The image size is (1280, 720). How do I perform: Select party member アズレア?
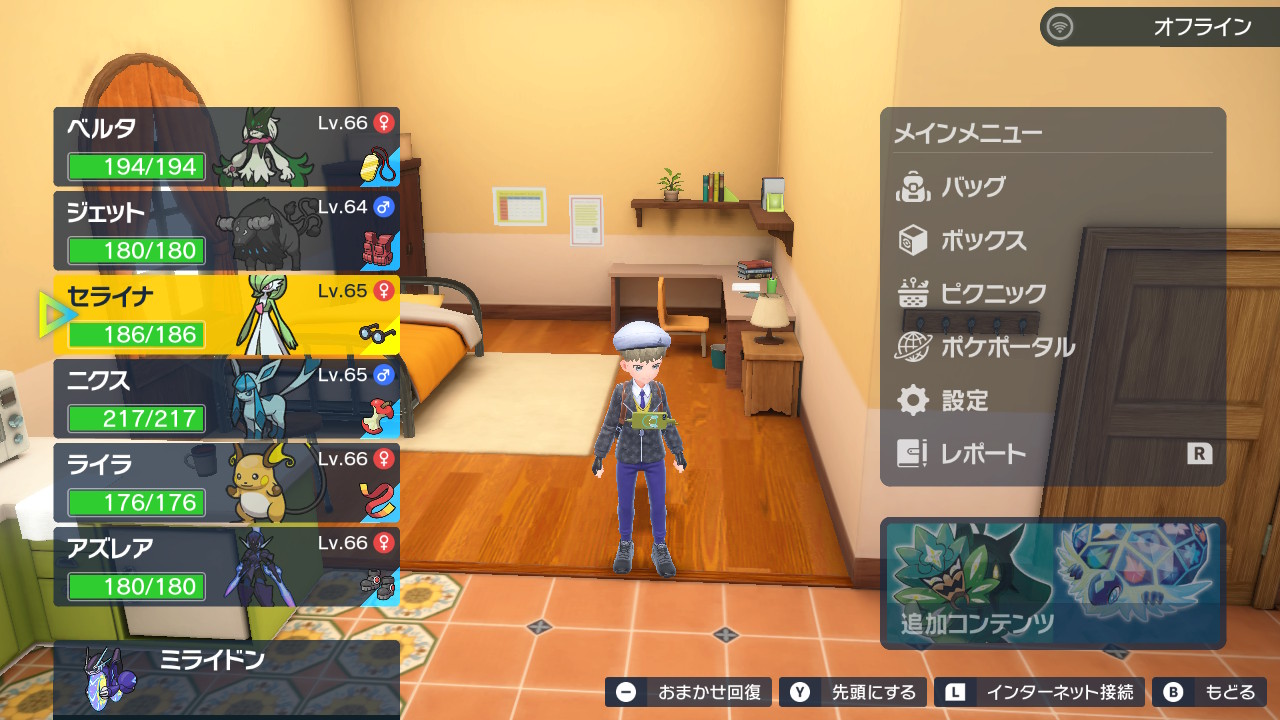point(226,567)
